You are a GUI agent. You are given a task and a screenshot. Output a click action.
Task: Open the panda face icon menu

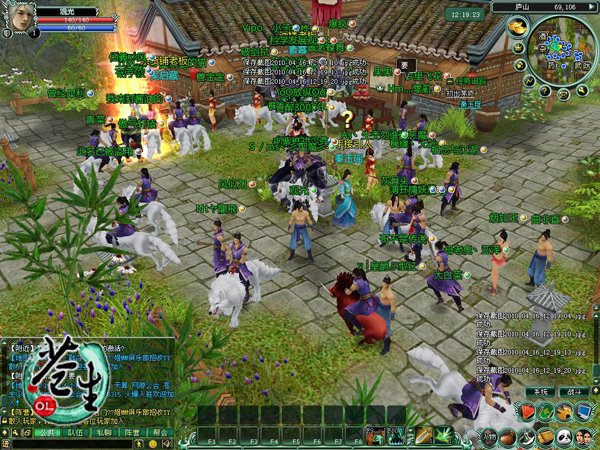(x=564, y=436)
